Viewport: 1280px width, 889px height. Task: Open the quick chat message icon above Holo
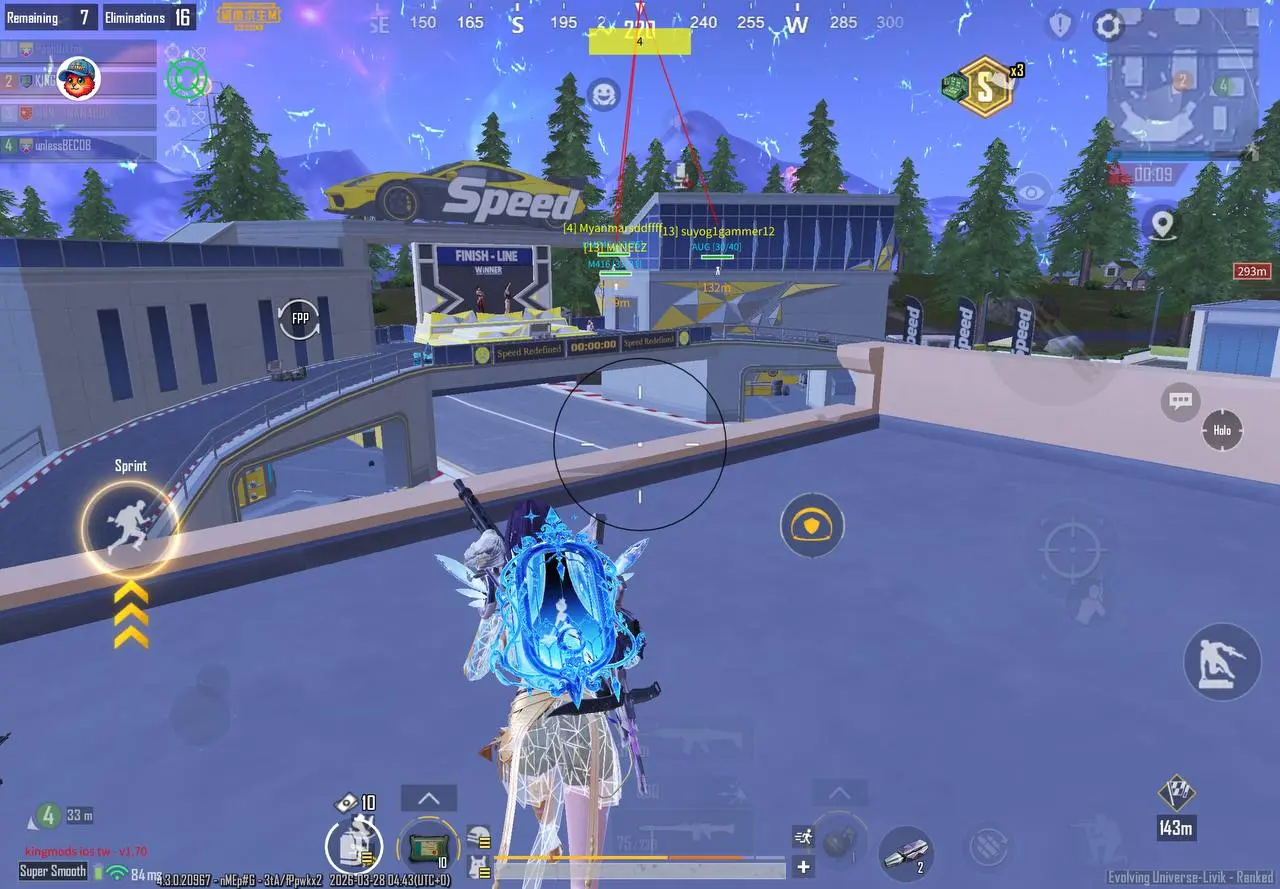click(x=1179, y=400)
